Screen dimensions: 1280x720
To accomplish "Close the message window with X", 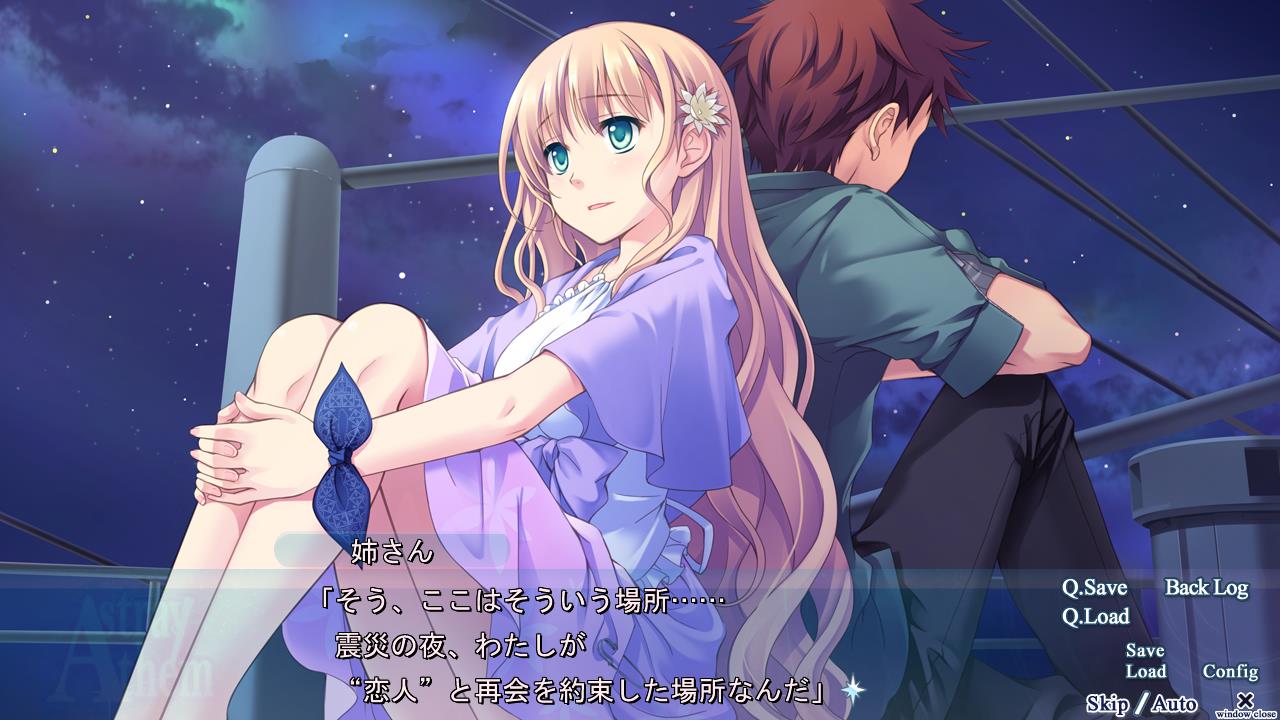I will (1245, 701).
